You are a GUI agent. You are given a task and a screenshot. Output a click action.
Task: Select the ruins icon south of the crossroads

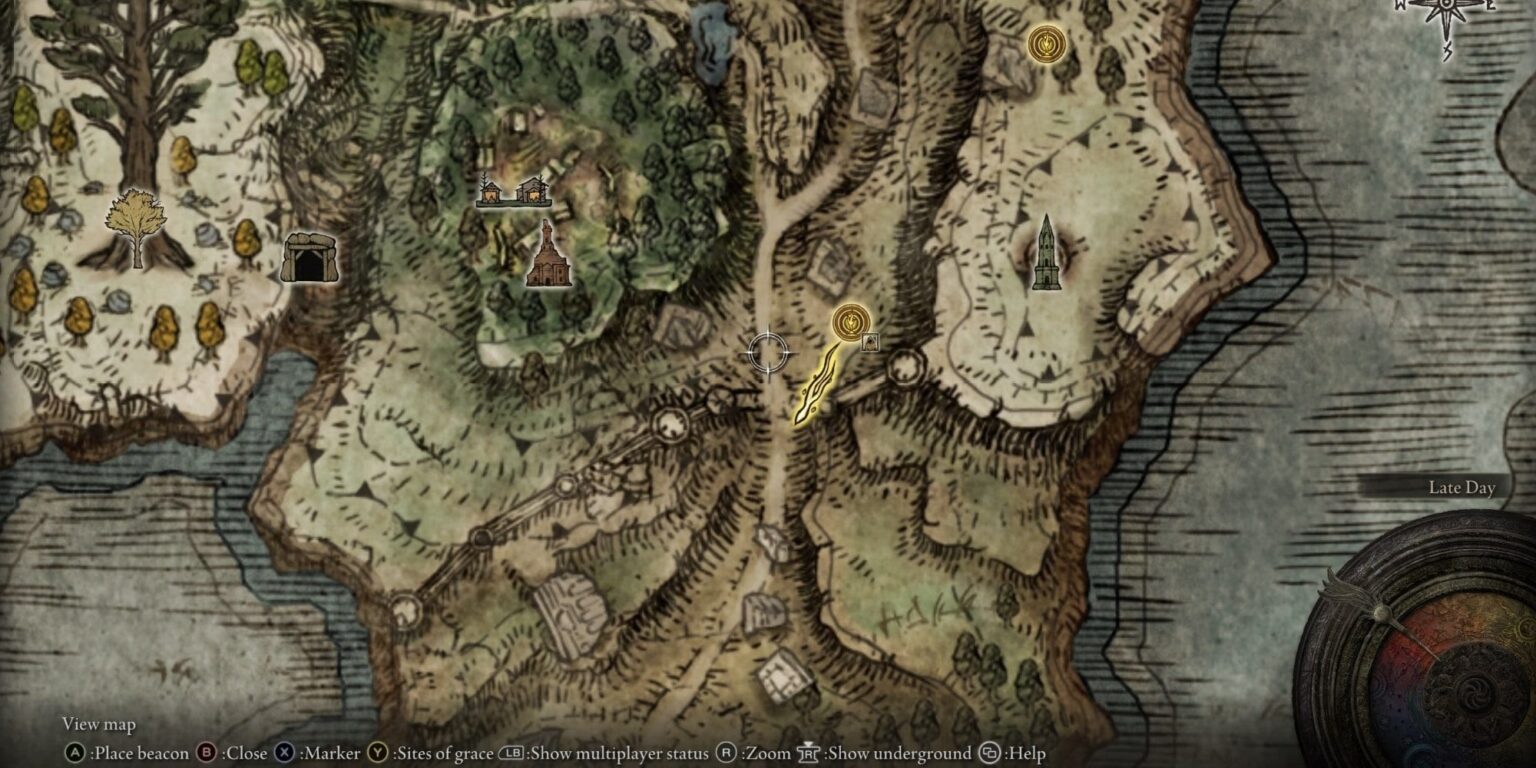(570, 610)
